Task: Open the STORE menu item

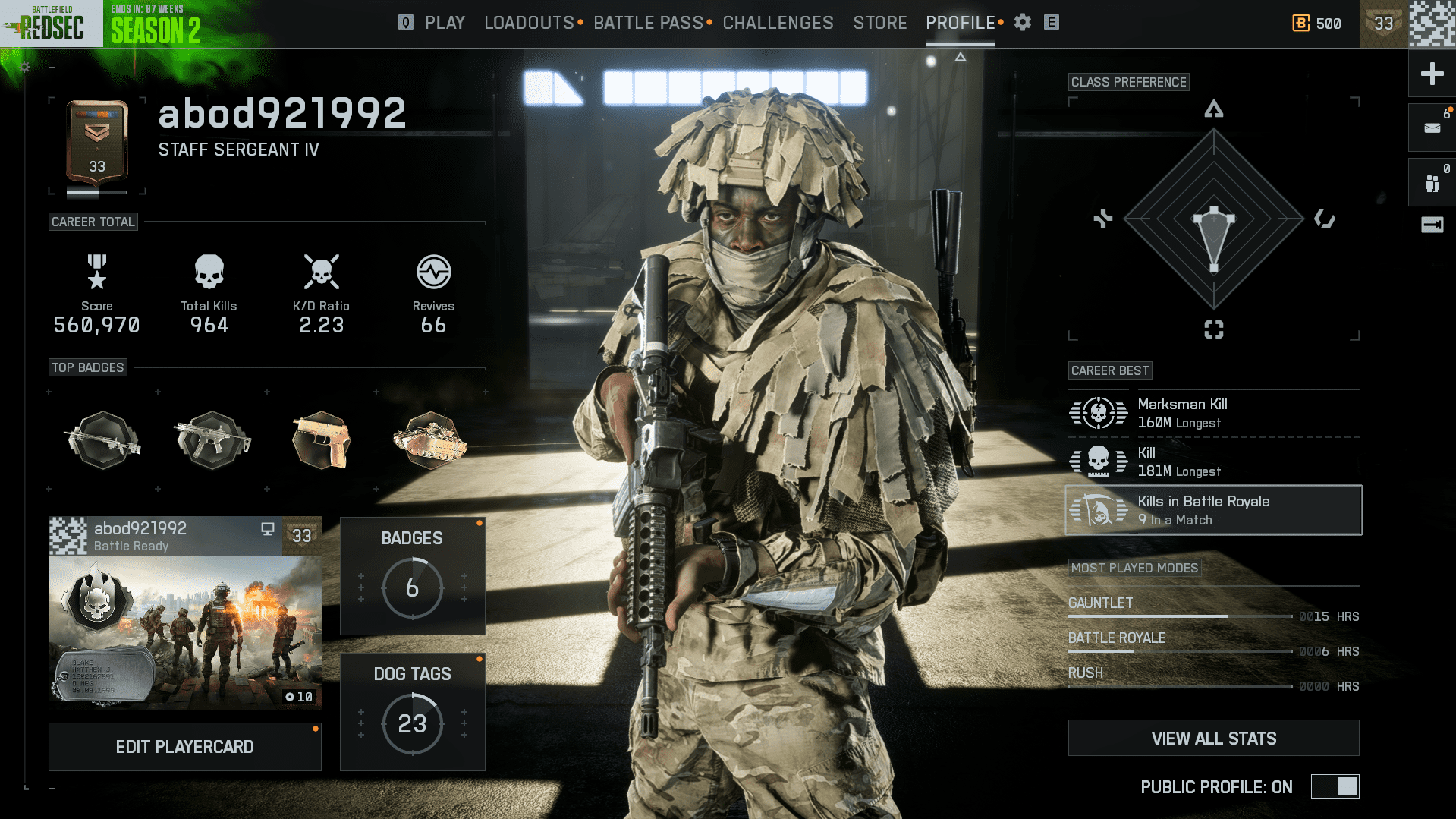Action: [879, 23]
